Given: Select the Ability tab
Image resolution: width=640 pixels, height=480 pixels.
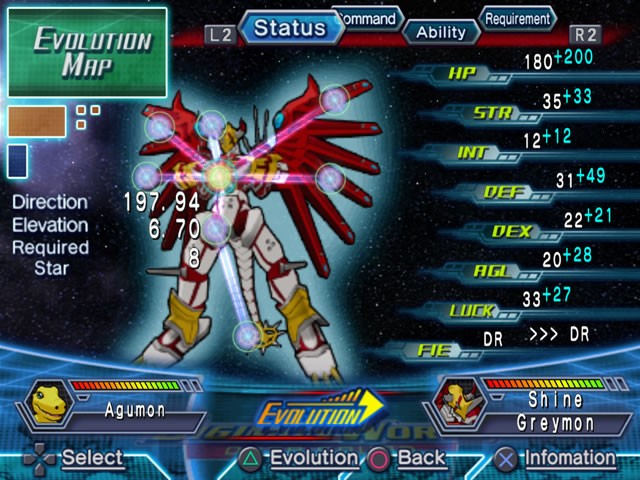Looking at the screenshot, I should coord(441,32).
